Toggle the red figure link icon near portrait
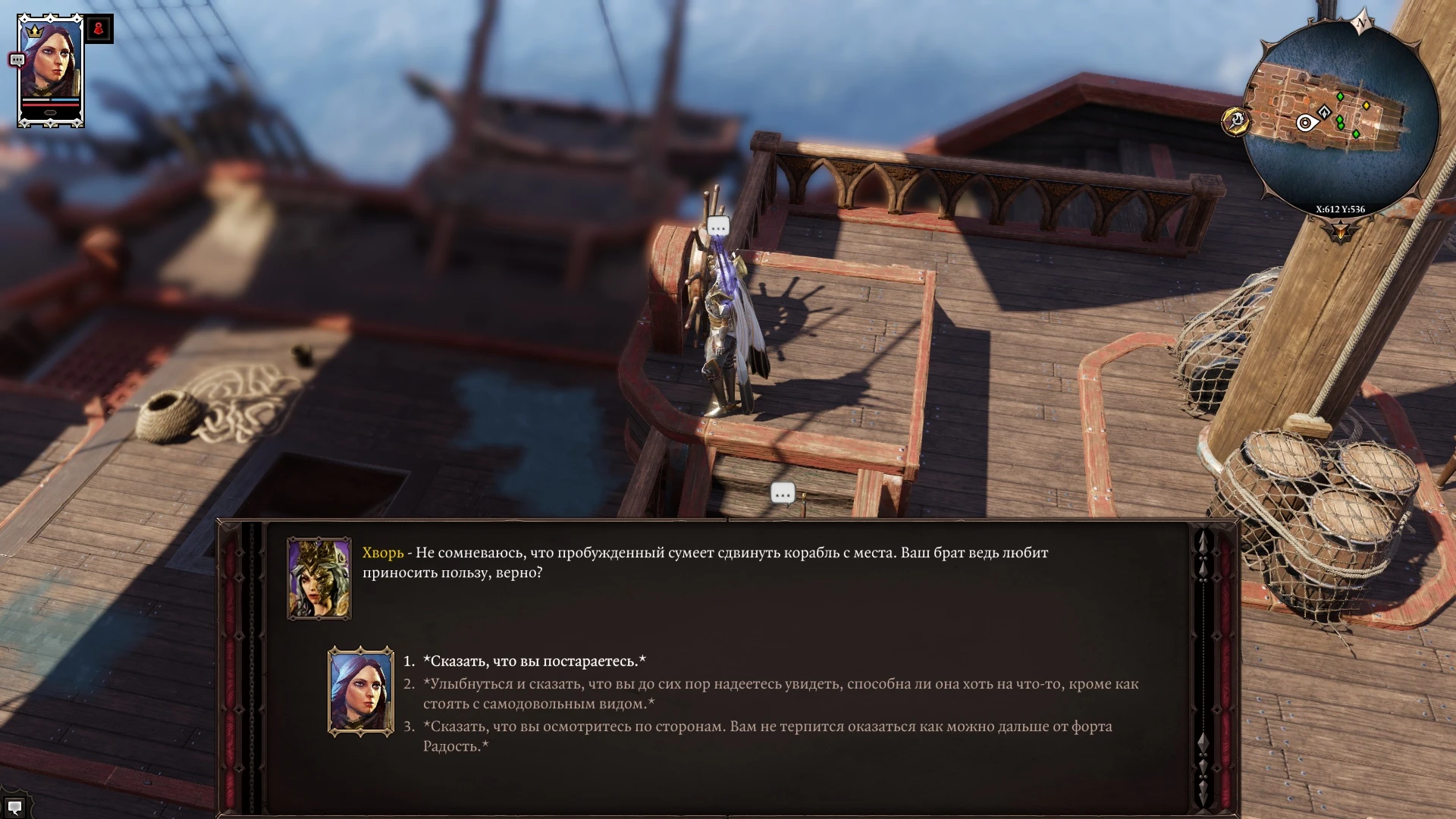Screen dimensions: 1456x819 [x=99, y=29]
